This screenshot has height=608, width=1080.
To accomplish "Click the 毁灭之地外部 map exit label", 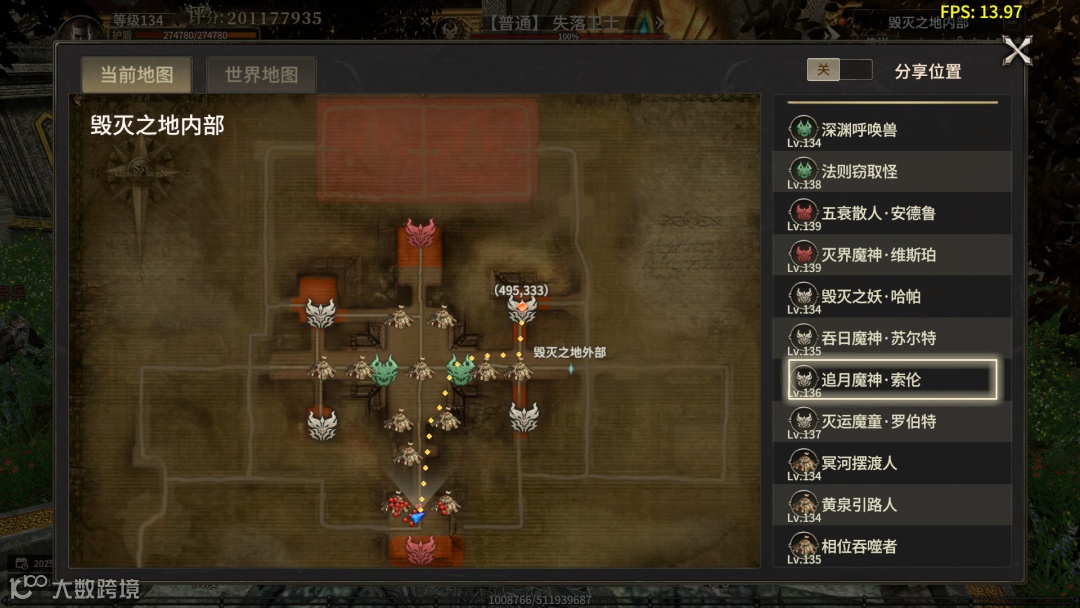I will click(x=569, y=353).
